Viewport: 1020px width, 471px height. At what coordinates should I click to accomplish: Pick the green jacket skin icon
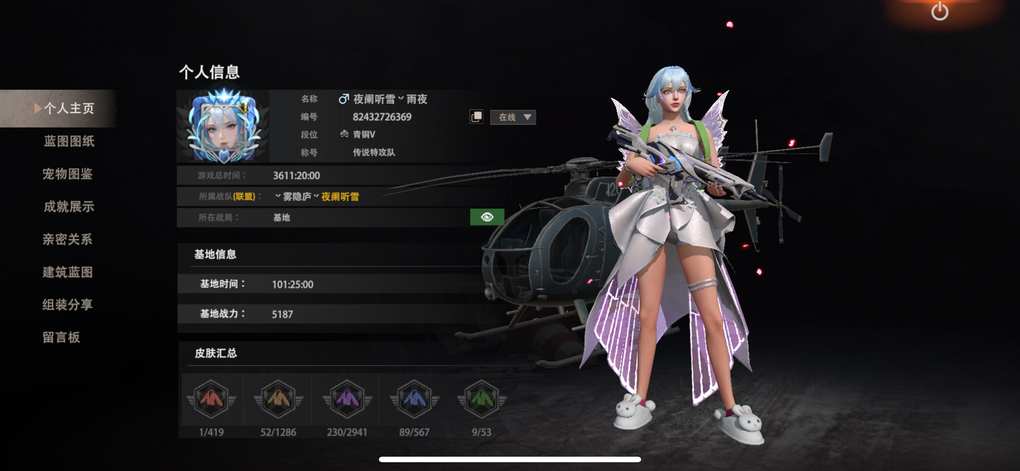pos(480,398)
